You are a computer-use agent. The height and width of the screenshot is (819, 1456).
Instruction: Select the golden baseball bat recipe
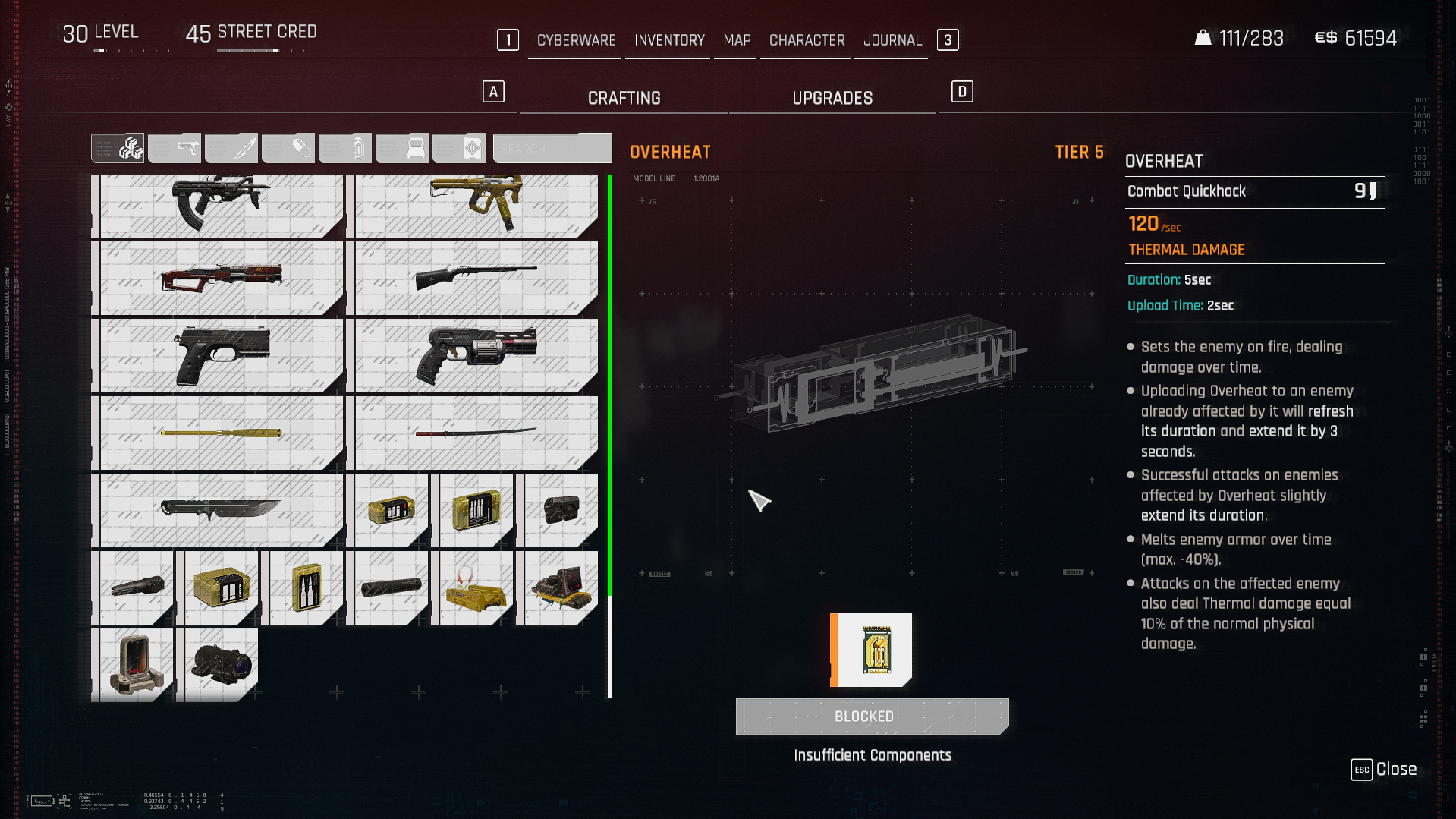coord(218,433)
